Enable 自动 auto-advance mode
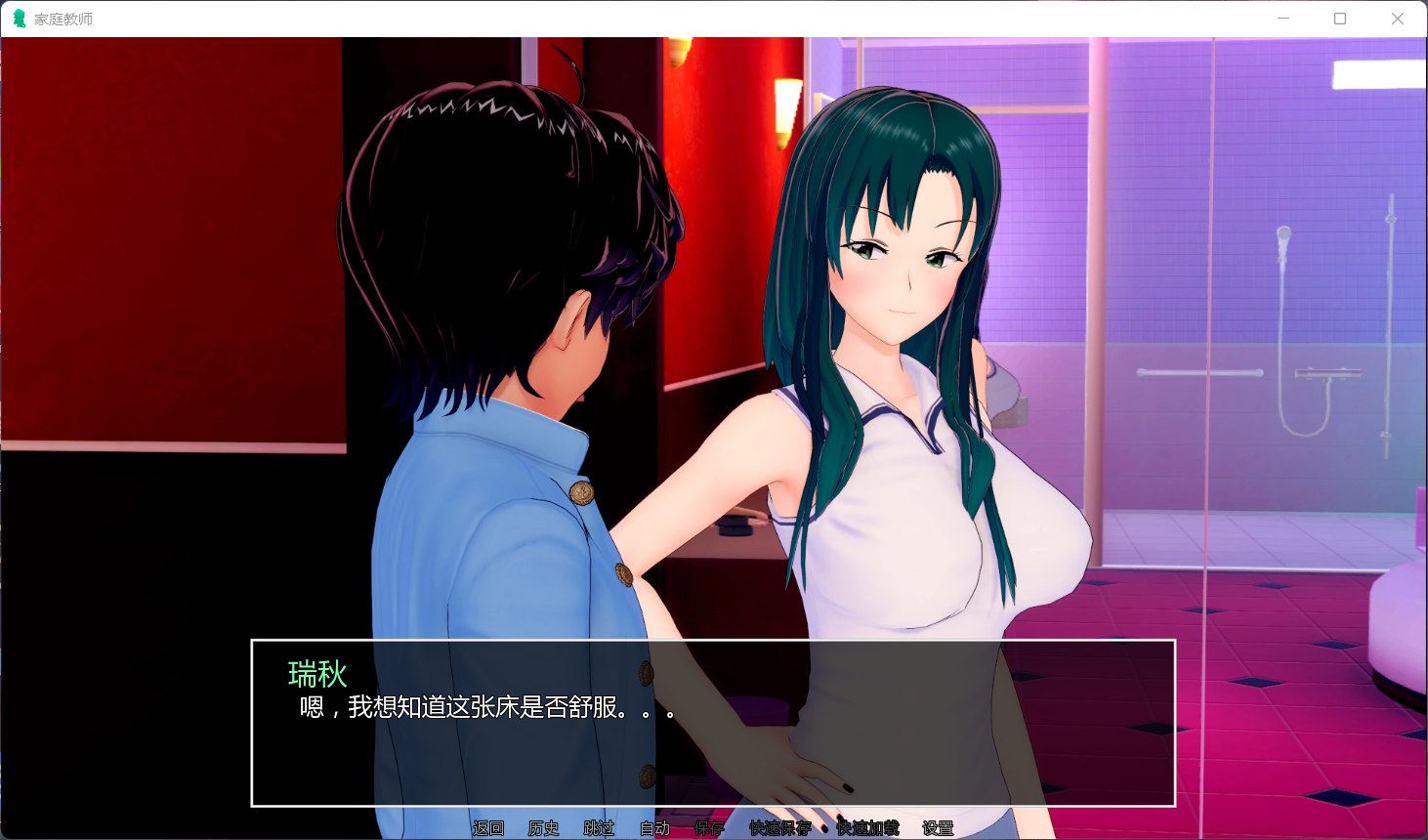The width and height of the screenshot is (1428, 840). tap(654, 826)
